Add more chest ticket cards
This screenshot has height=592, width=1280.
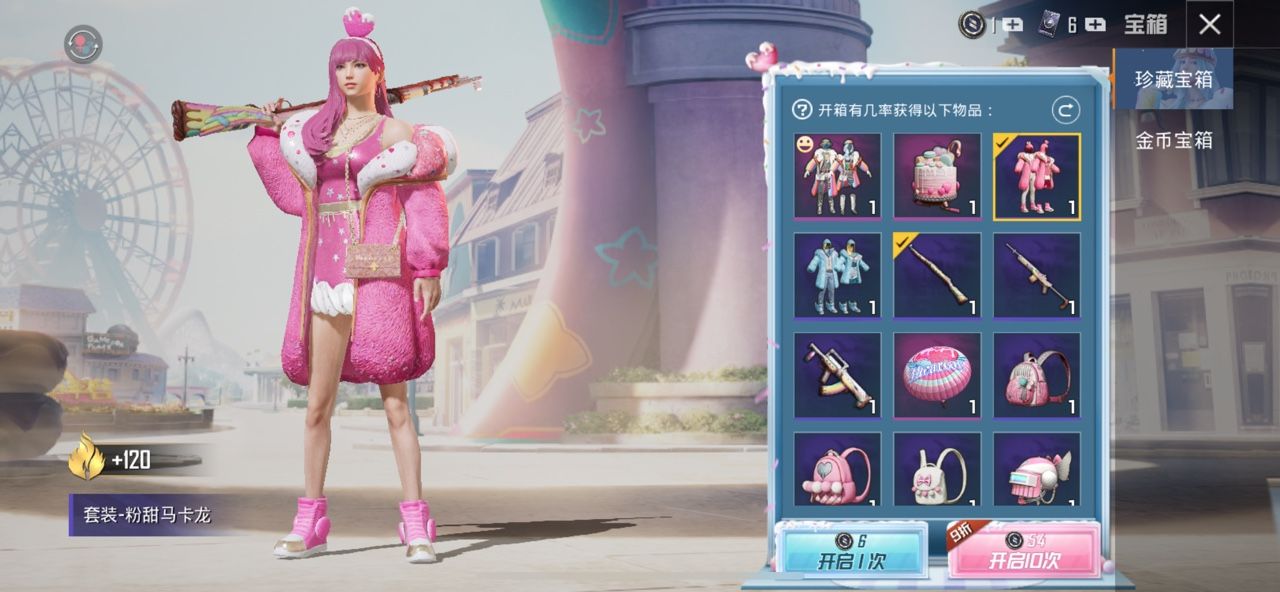(x=1095, y=25)
